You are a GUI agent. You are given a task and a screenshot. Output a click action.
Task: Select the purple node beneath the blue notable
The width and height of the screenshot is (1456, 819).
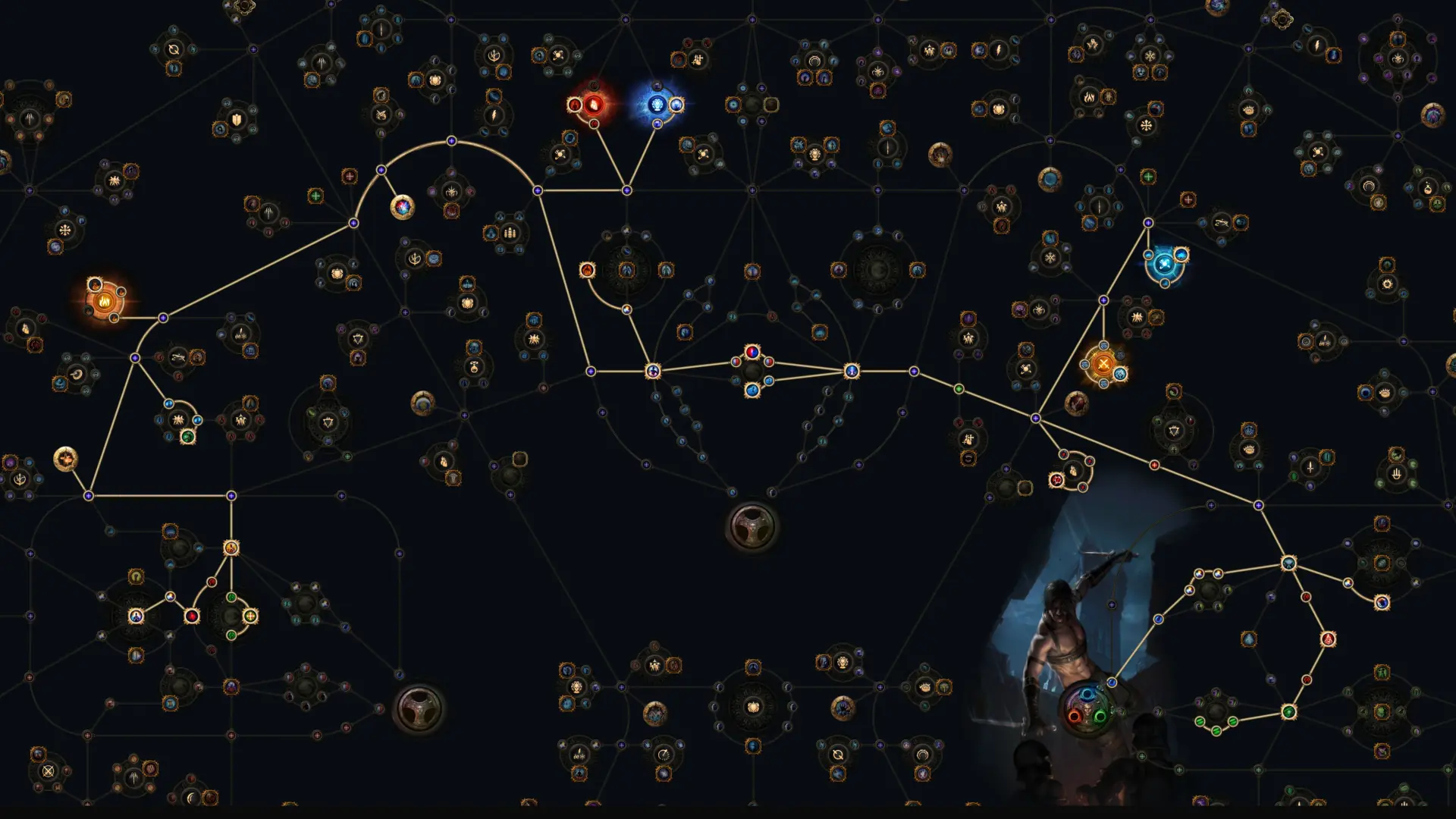click(x=657, y=125)
